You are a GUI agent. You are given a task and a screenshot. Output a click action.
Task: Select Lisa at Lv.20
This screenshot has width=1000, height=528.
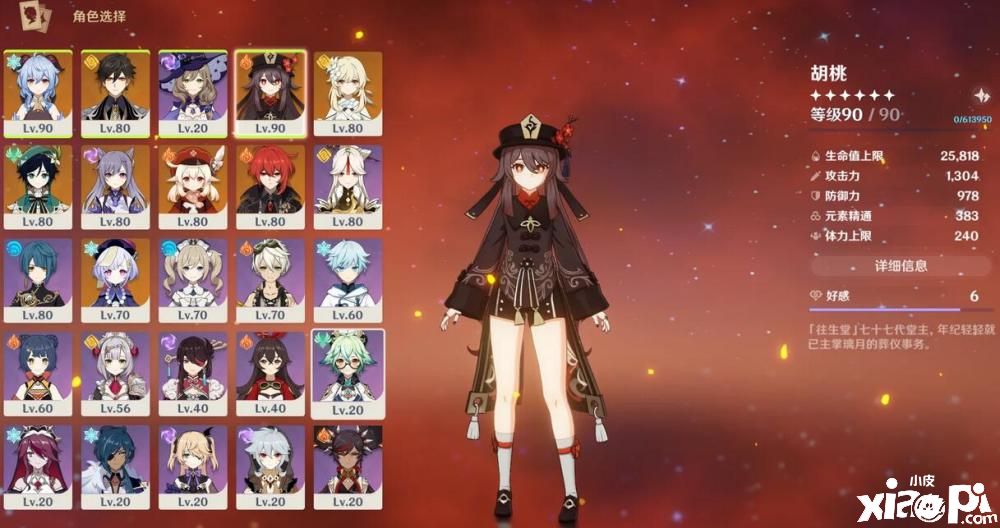point(193,87)
